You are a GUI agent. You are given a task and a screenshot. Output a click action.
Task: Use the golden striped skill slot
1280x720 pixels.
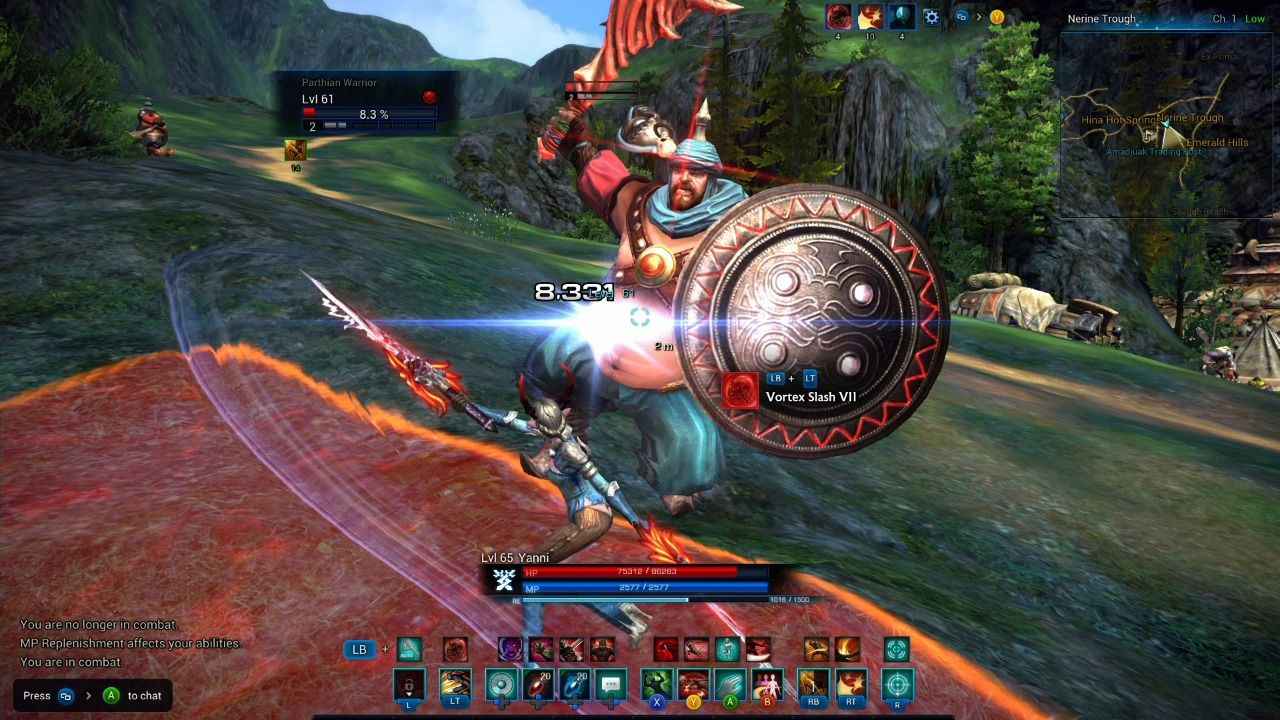click(455, 685)
